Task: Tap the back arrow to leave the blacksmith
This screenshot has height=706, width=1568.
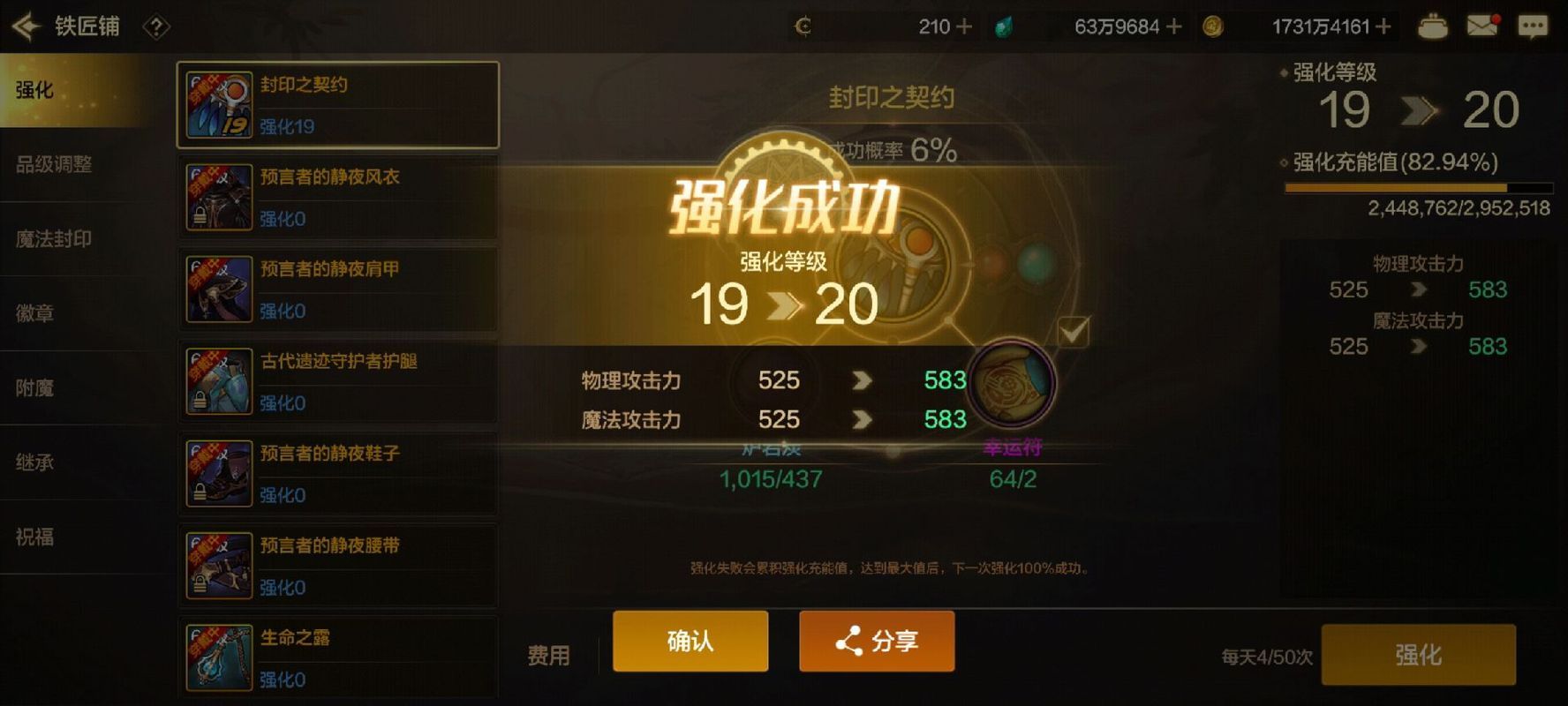Action: coord(26,26)
